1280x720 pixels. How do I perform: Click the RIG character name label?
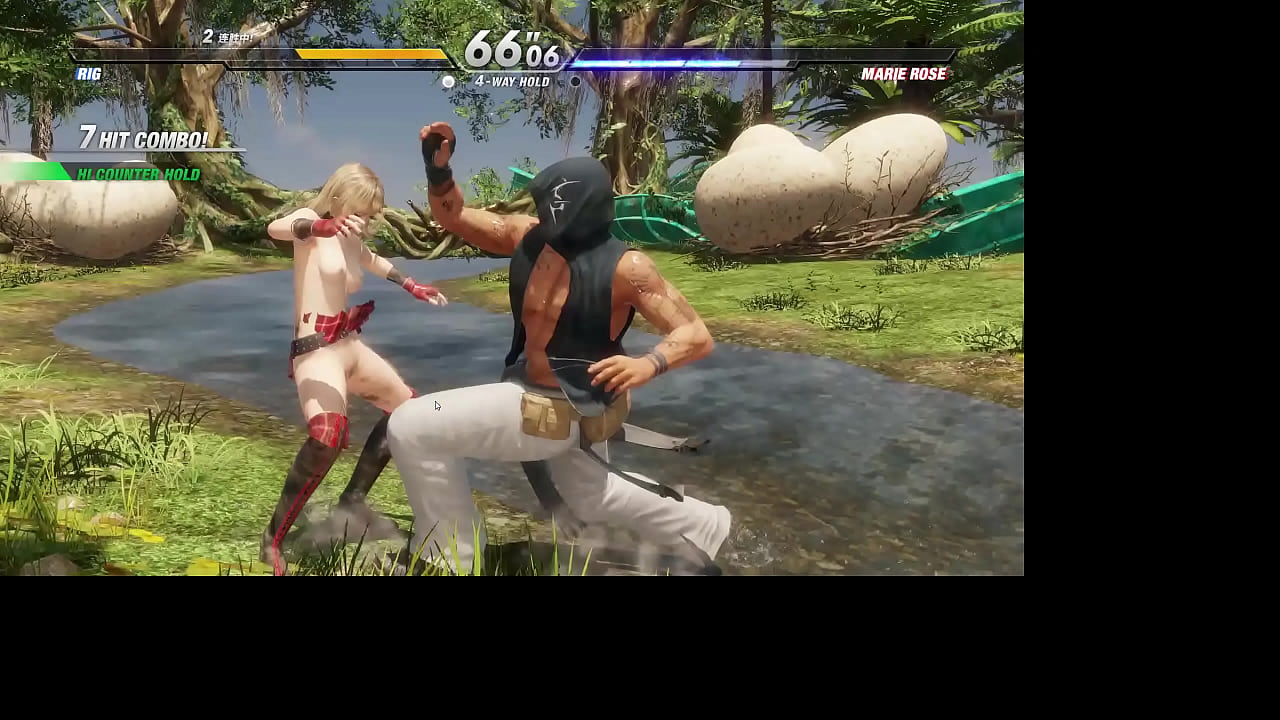pos(88,73)
